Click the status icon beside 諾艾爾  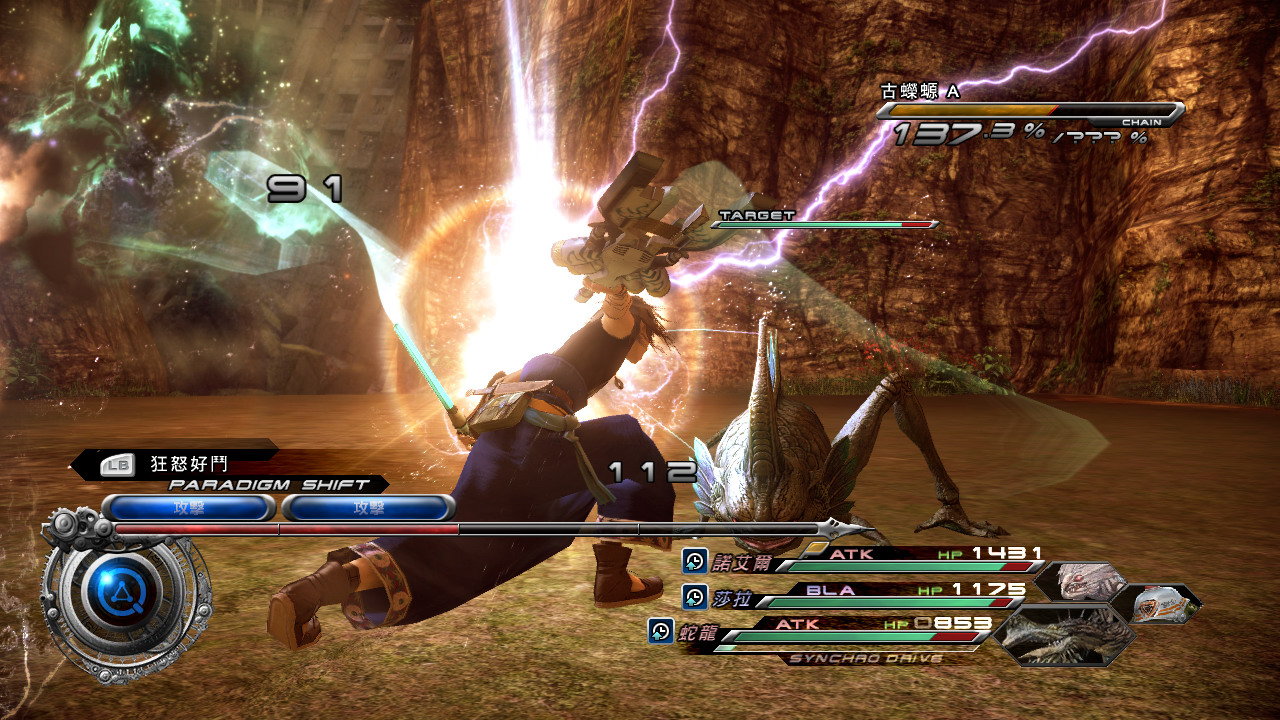click(x=695, y=561)
